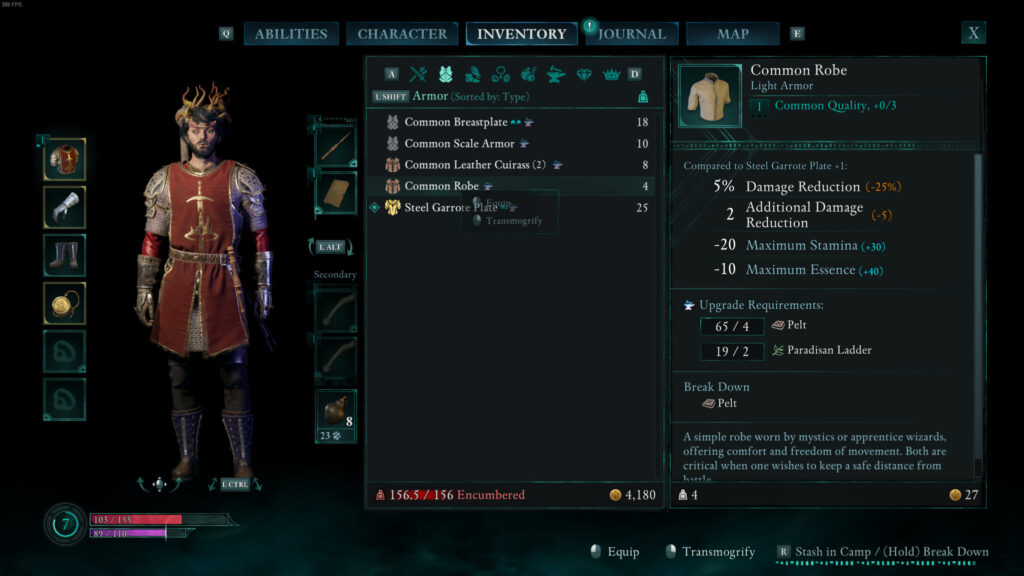Image resolution: width=1024 pixels, height=576 pixels.
Task: Select Common Breastplate in the list
Action: click(x=455, y=122)
